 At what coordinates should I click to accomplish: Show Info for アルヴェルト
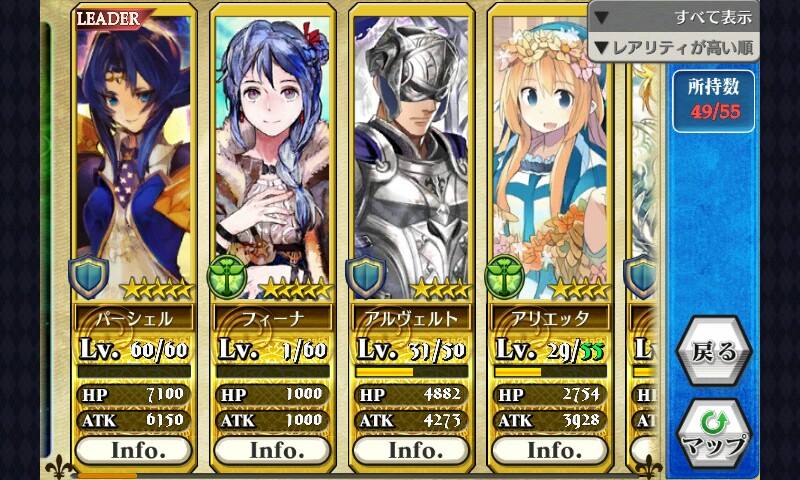[x=411, y=449]
